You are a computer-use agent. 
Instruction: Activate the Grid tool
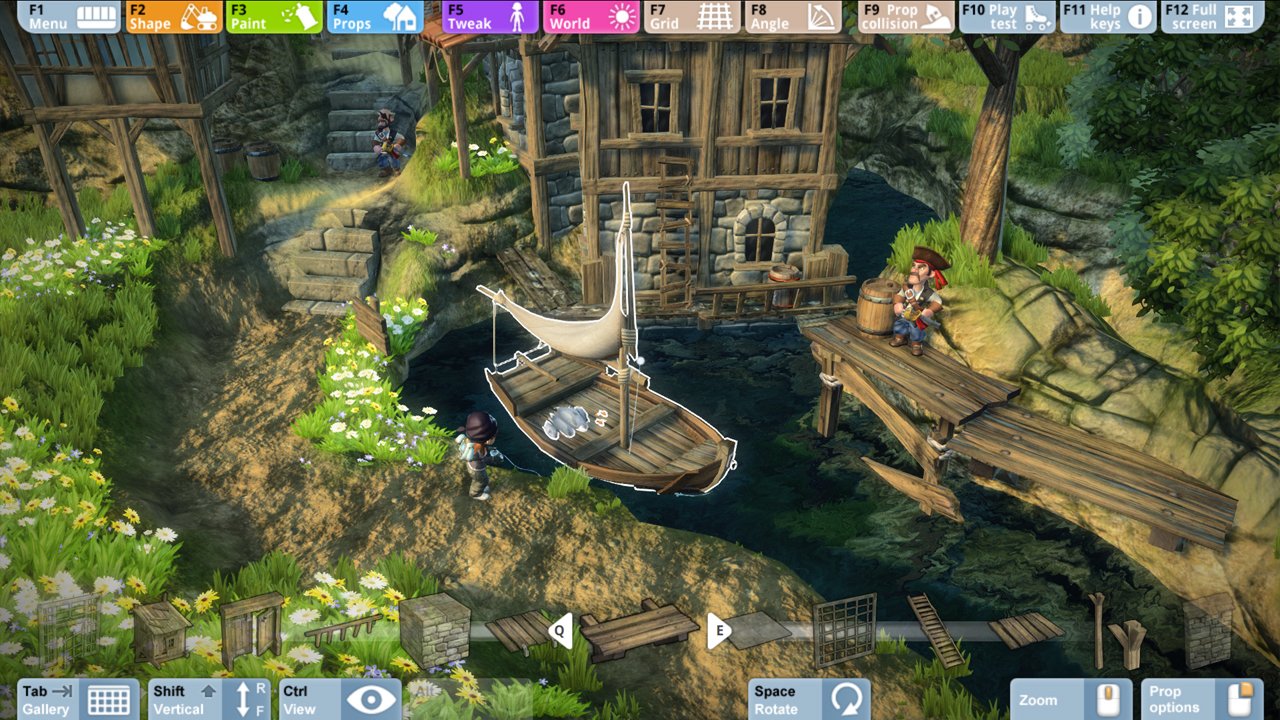point(692,15)
